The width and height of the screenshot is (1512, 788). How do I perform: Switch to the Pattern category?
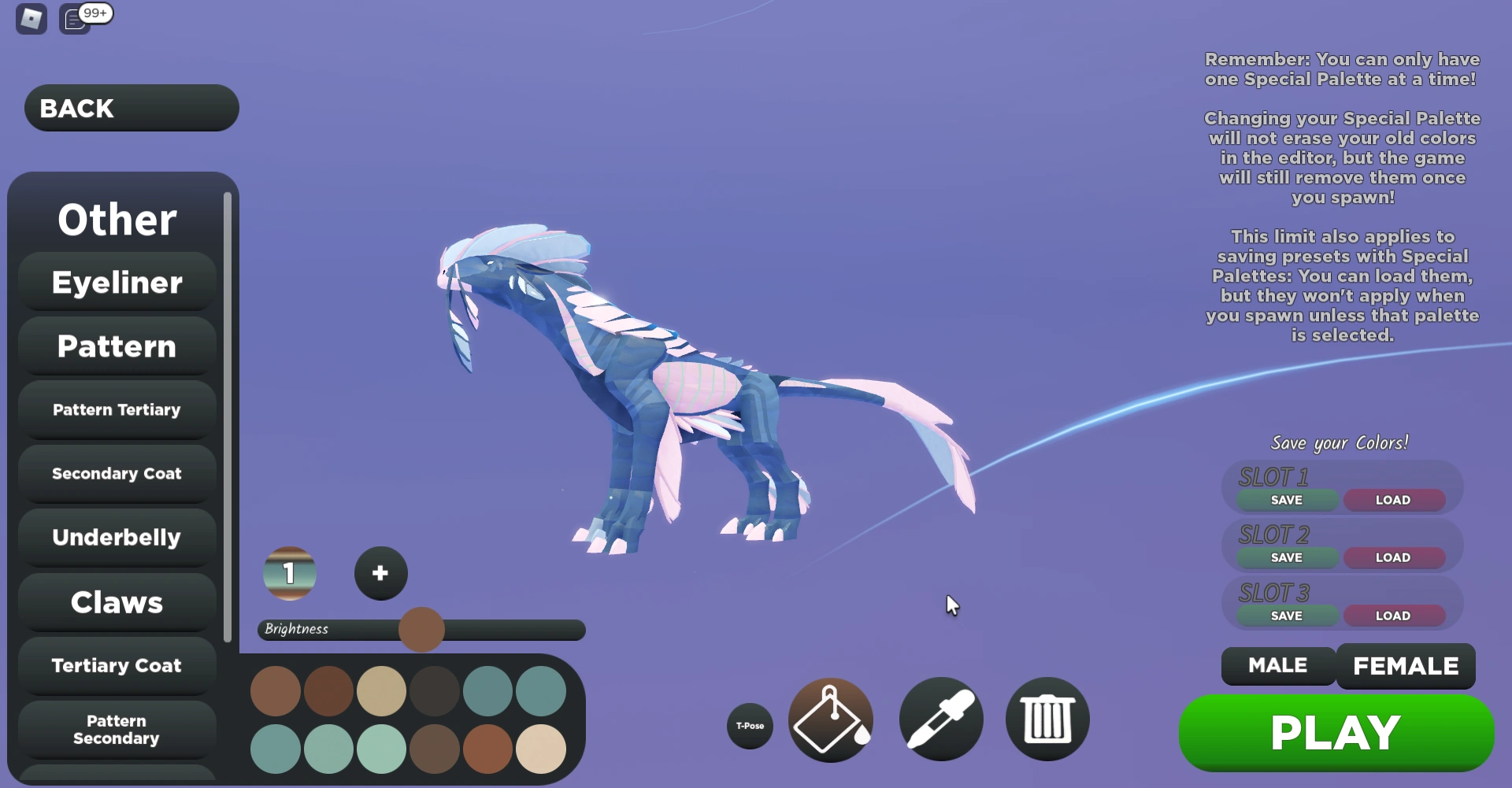pos(116,346)
